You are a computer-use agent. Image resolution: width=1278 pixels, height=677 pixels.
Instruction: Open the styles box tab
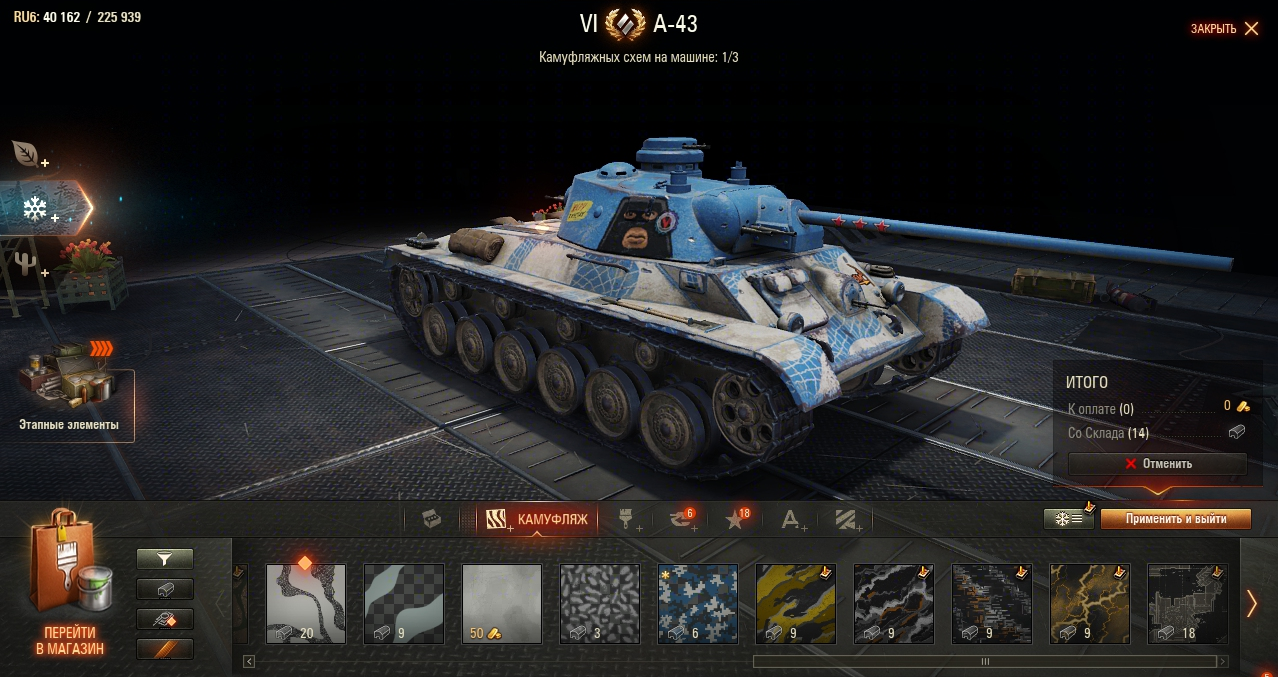click(x=431, y=519)
